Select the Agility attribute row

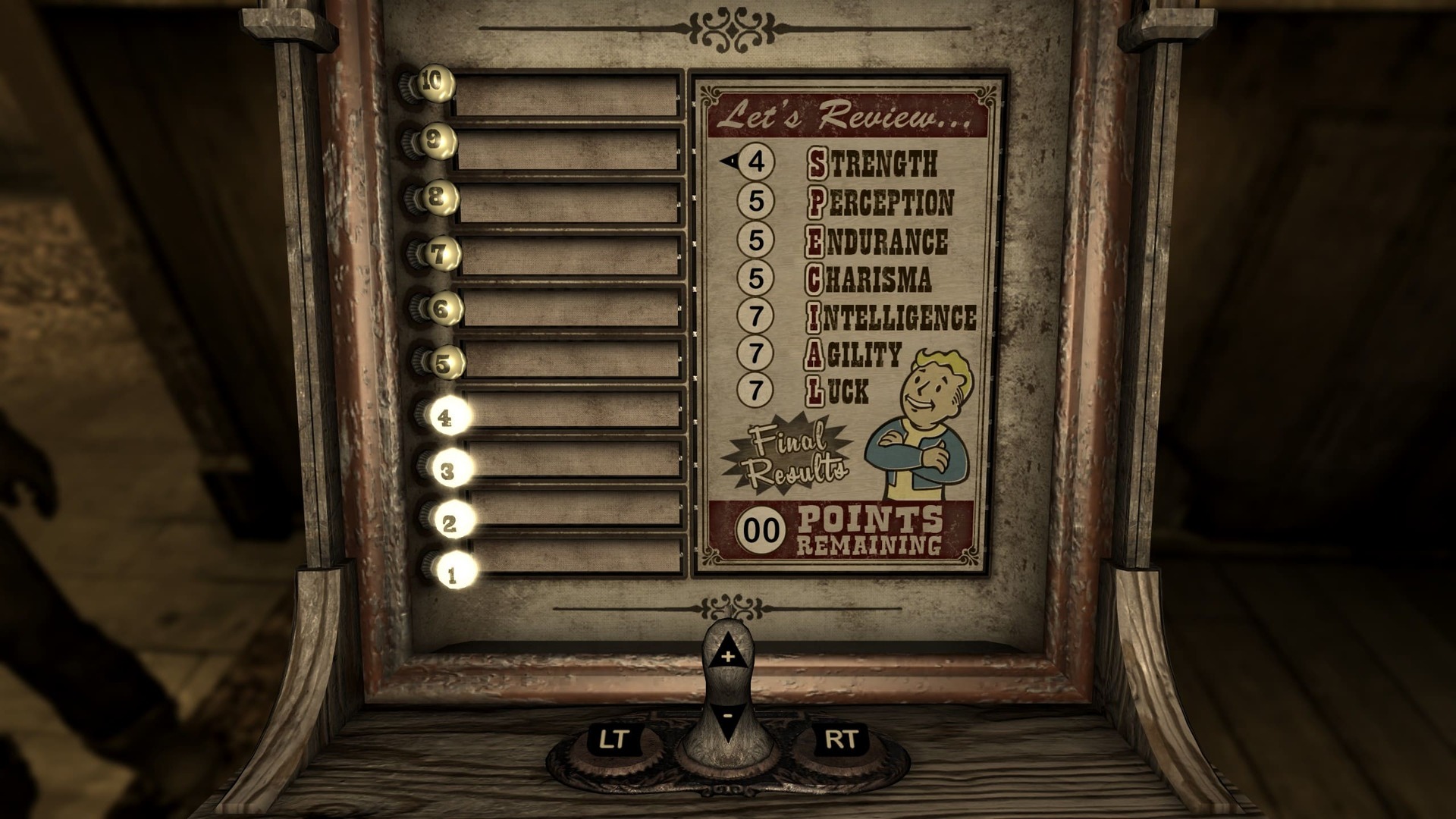[x=853, y=354]
